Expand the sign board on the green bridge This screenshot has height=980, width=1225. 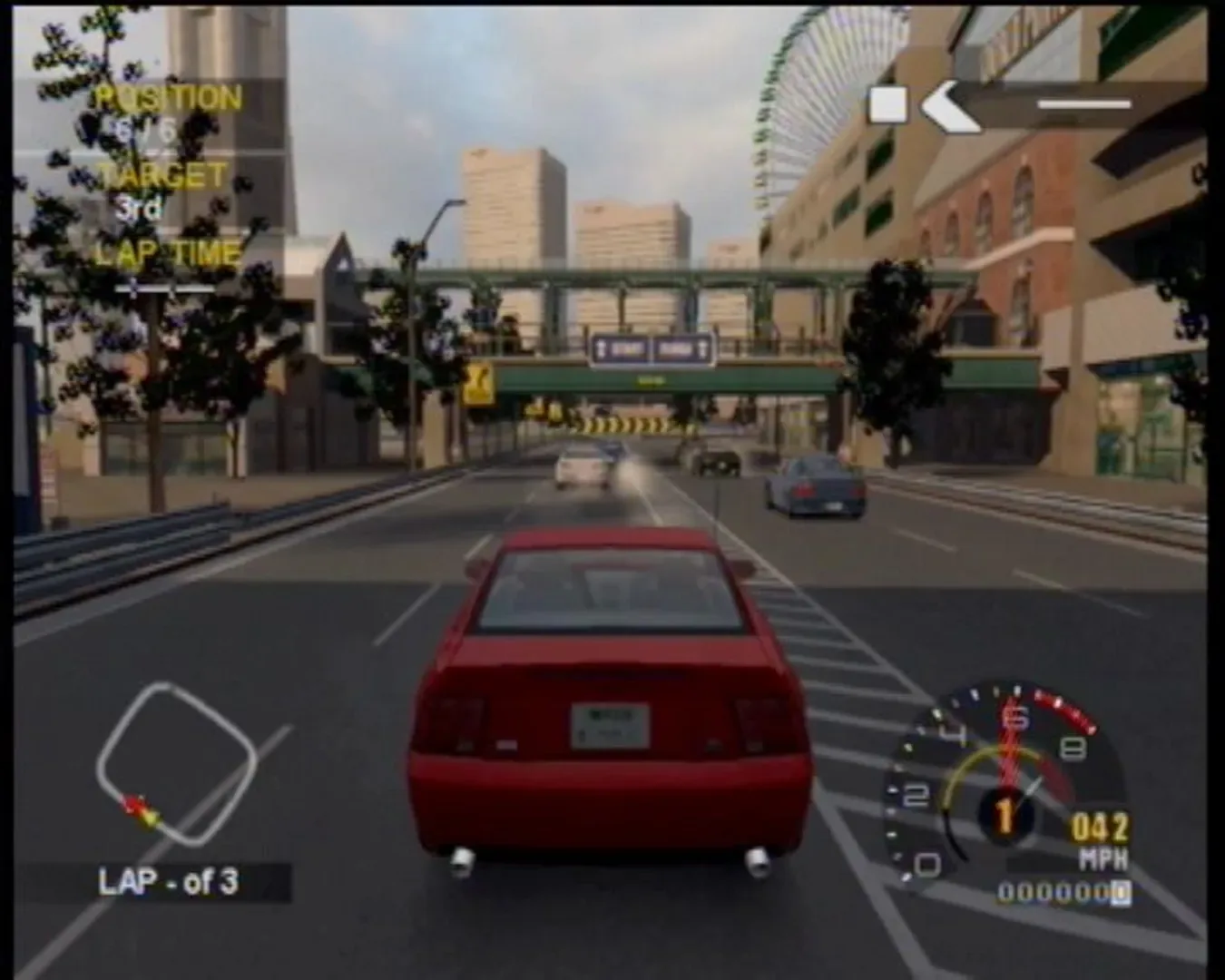(653, 347)
